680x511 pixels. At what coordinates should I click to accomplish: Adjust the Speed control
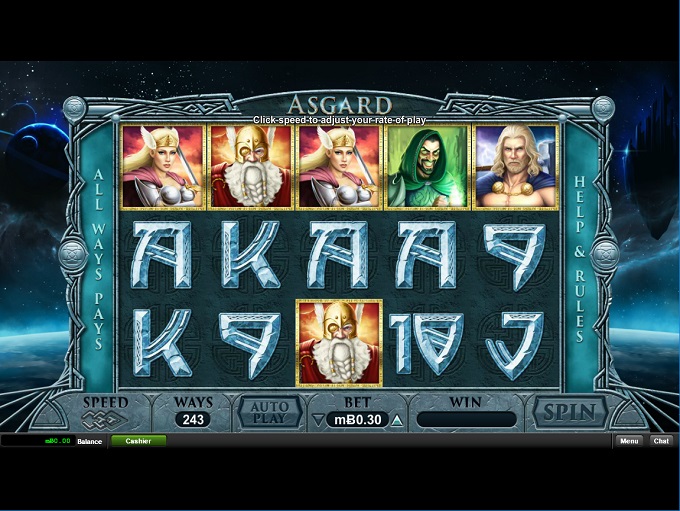pyautogui.click(x=105, y=419)
